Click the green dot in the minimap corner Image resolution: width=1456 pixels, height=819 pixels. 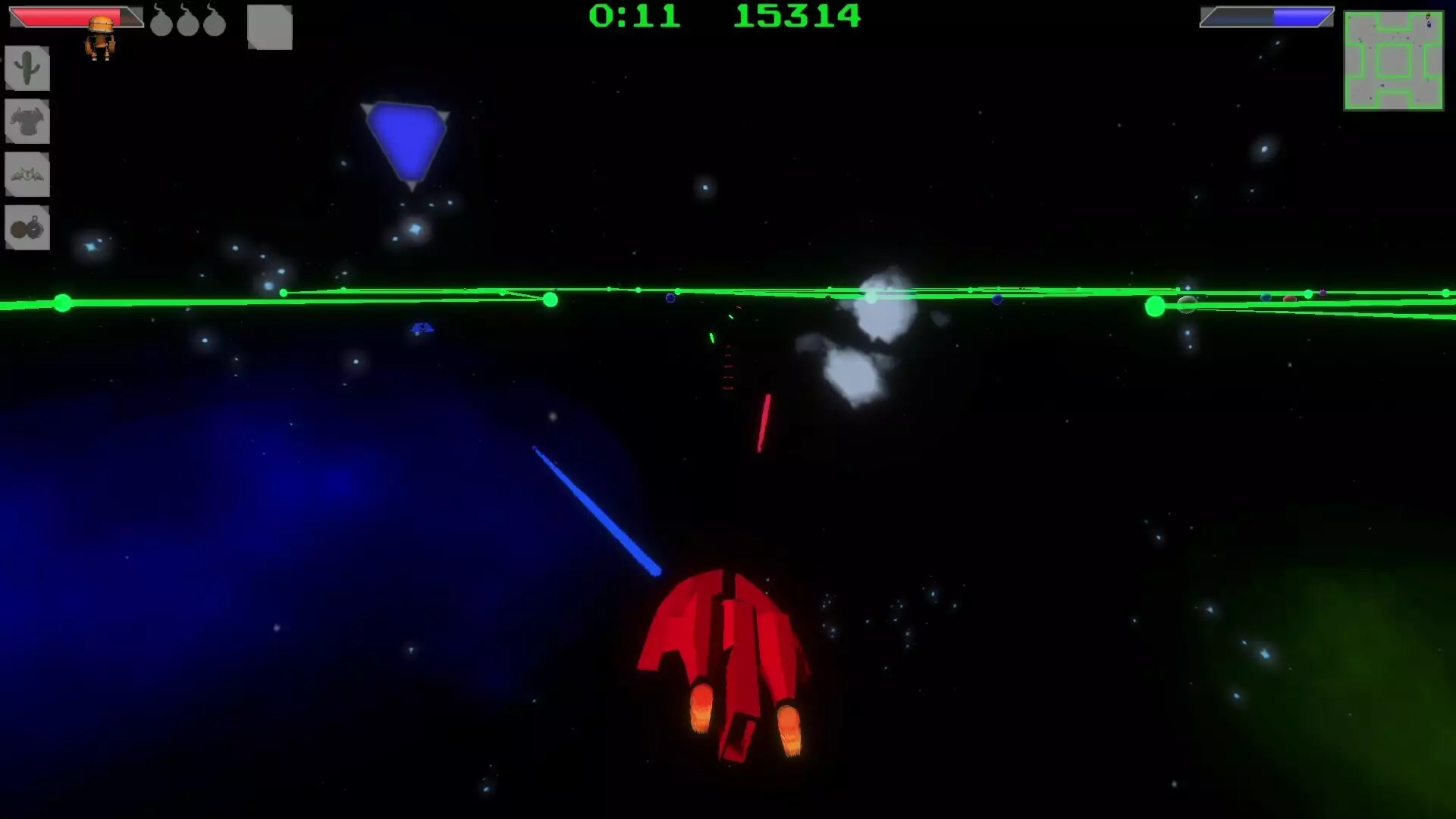pos(1350,17)
